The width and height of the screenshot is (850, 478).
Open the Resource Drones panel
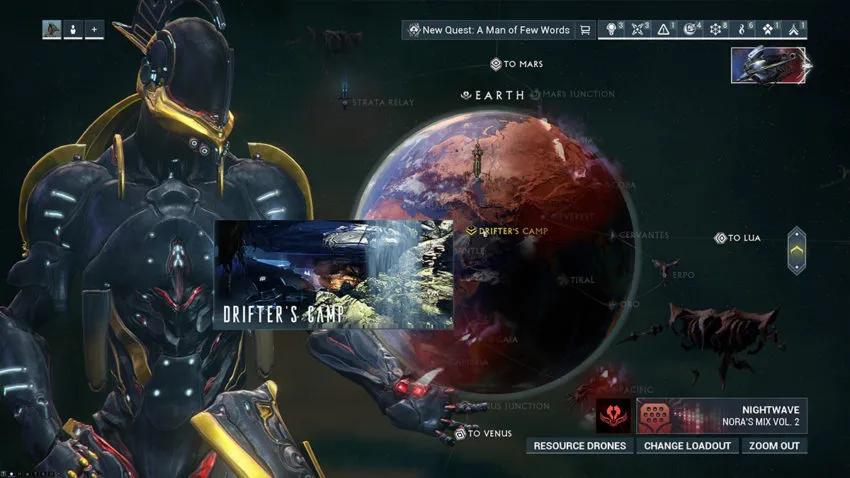pos(580,446)
